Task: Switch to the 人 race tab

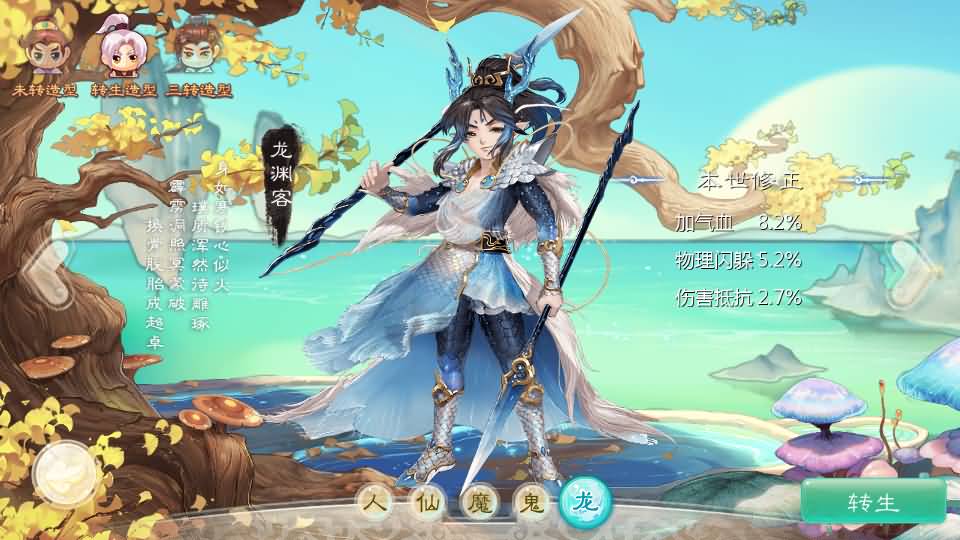Action: [x=372, y=503]
